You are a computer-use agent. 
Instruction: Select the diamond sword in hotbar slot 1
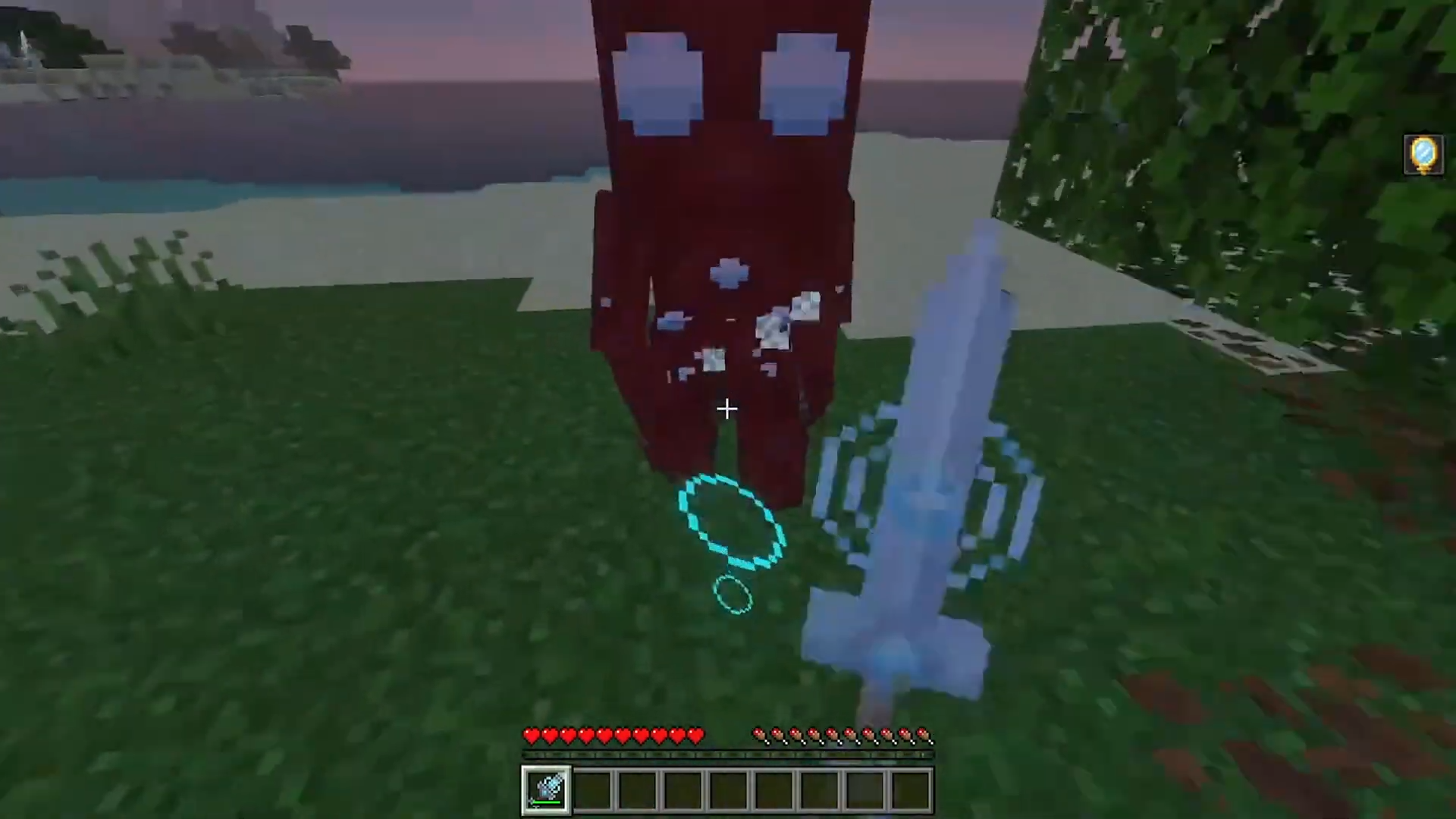click(546, 789)
